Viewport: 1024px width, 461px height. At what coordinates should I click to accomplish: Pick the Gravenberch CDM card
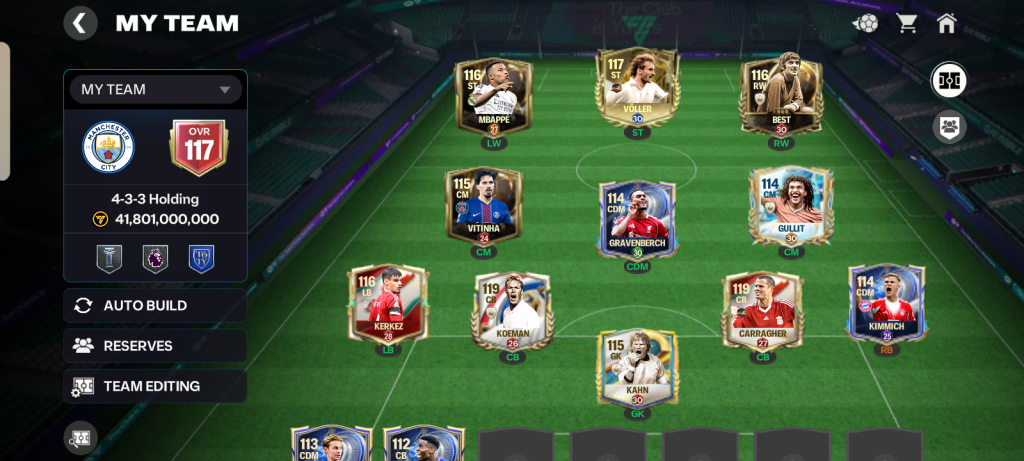(x=637, y=218)
